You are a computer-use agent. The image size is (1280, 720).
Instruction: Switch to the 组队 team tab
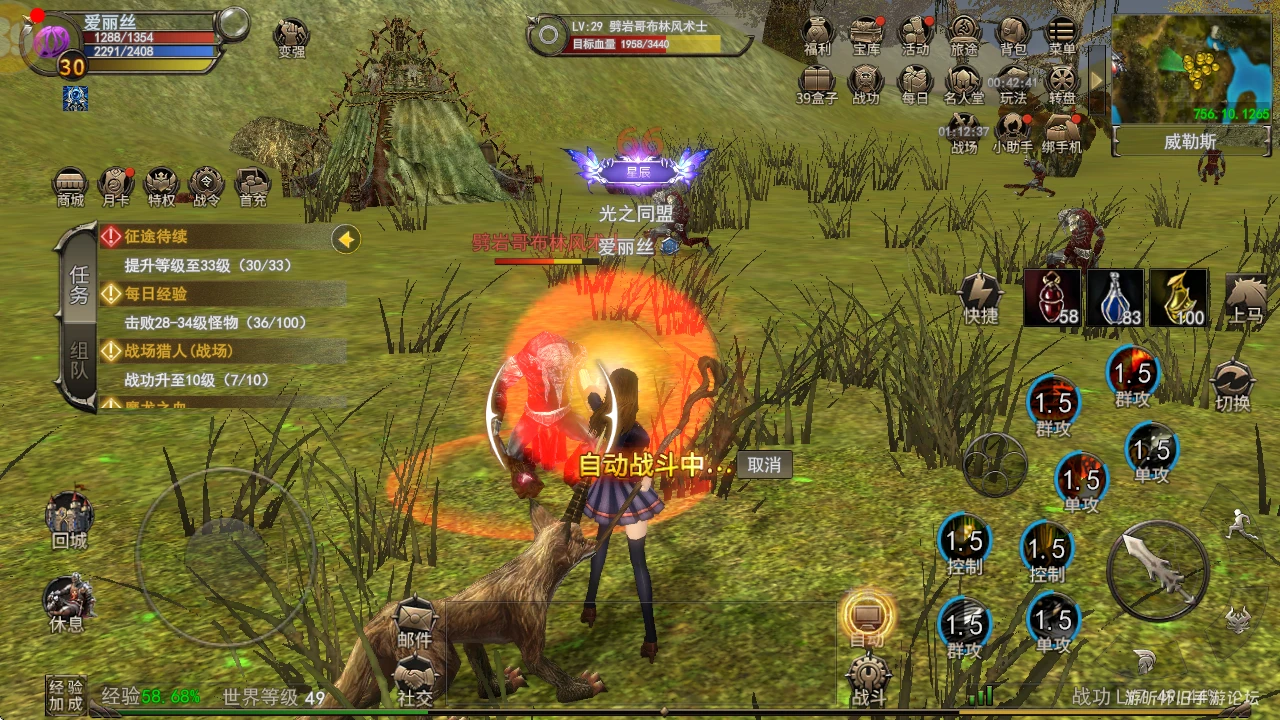79,365
